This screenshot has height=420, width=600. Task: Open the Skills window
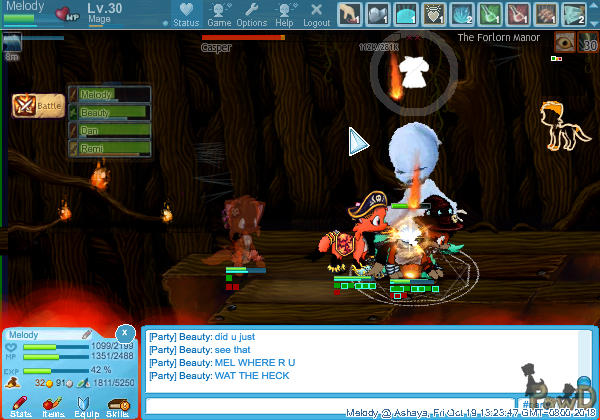(117, 405)
